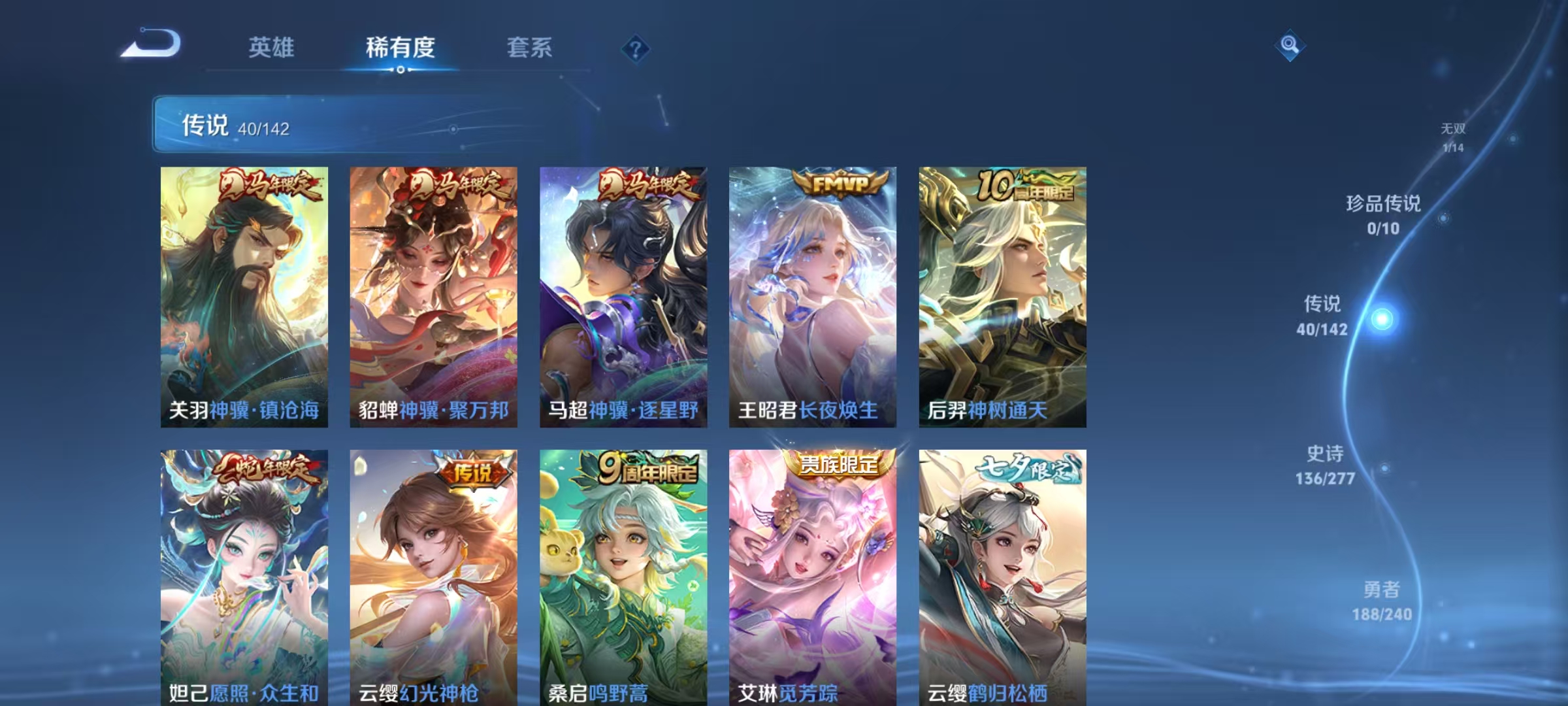
Task: Select the 稀有度 tab
Action: pos(400,48)
